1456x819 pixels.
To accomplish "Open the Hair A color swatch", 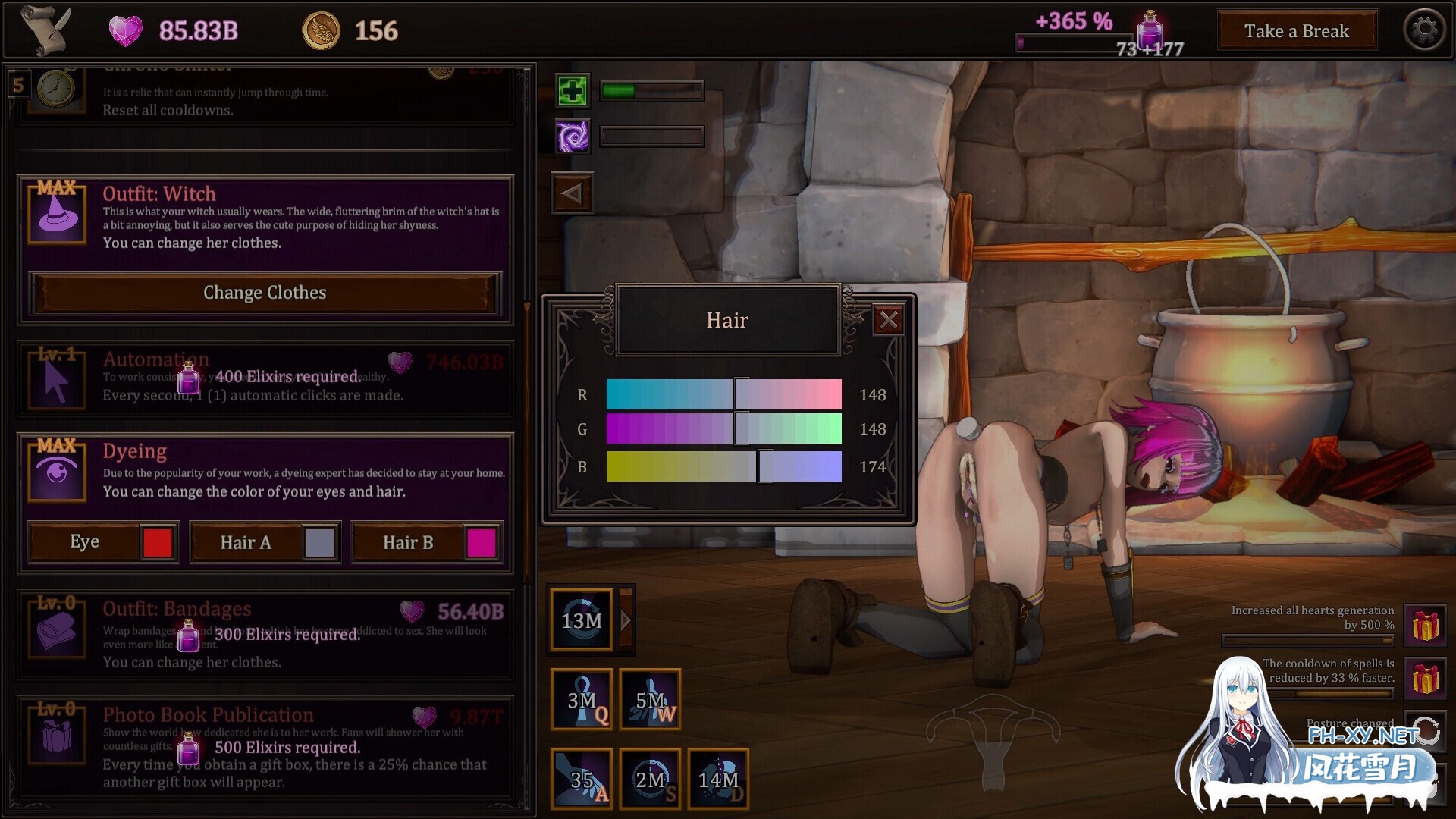I will pos(319,541).
